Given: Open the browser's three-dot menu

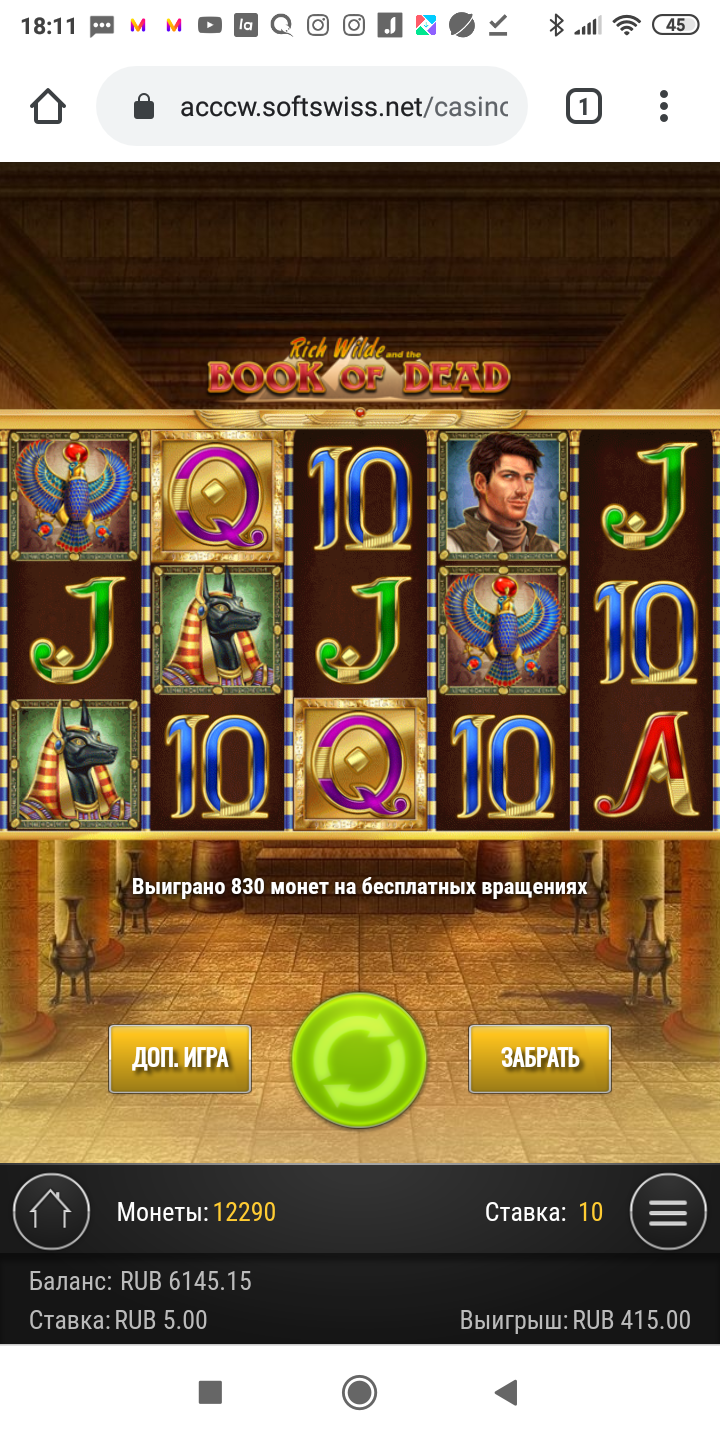Looking at the screenshot, I should click(663, 106).
